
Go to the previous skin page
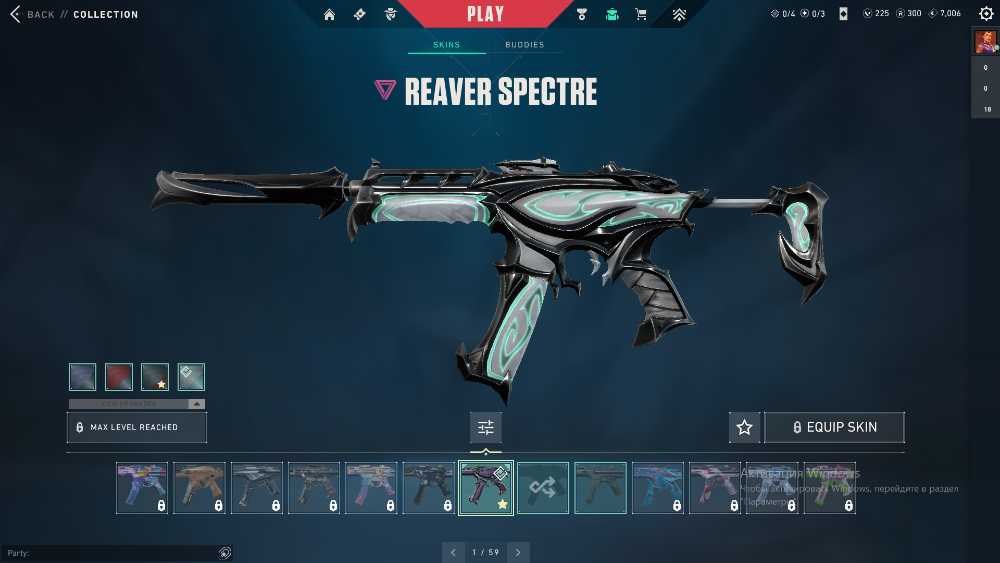coord(453,552)
